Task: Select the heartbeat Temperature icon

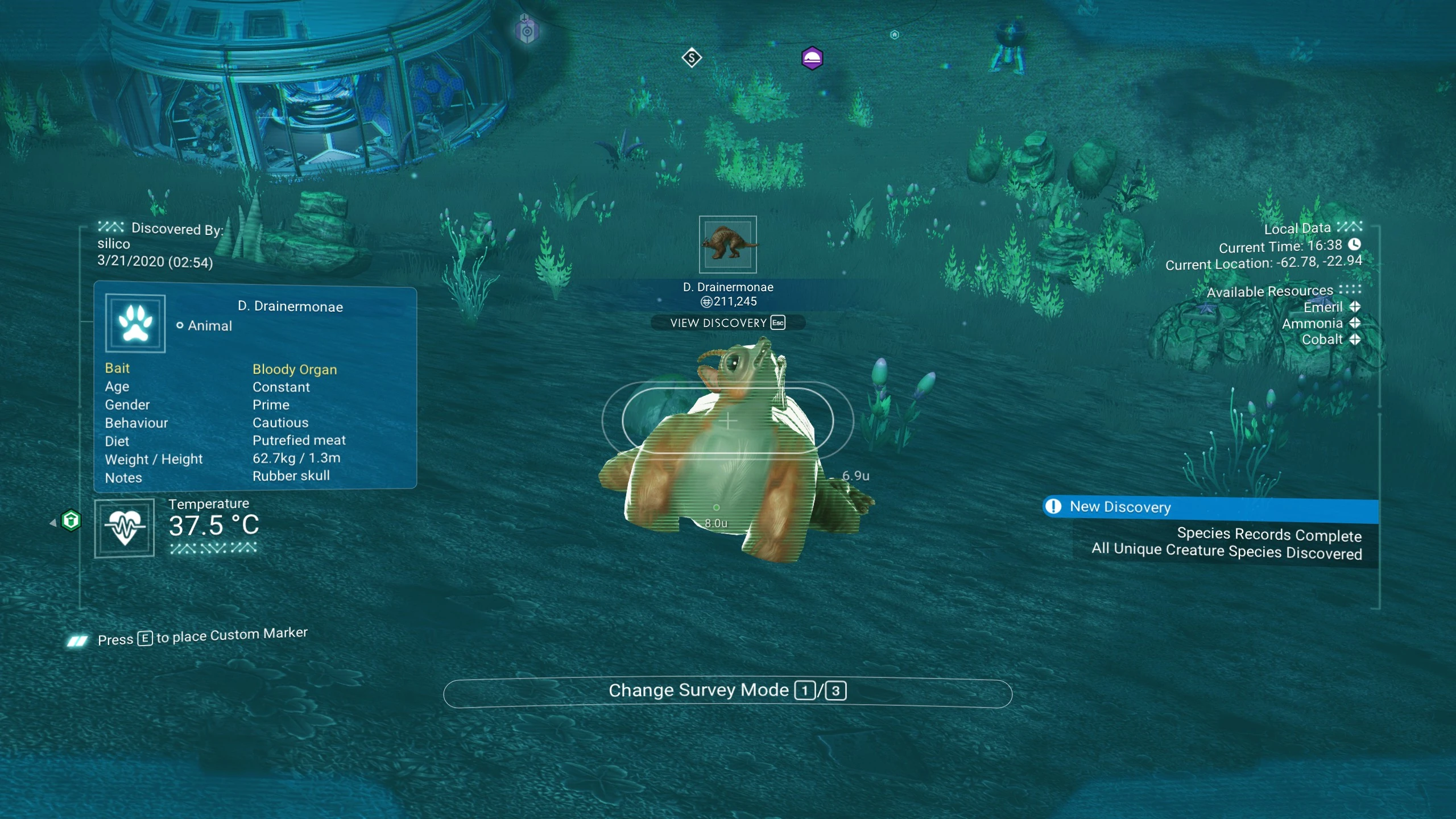Action: [x=125, y=528]
